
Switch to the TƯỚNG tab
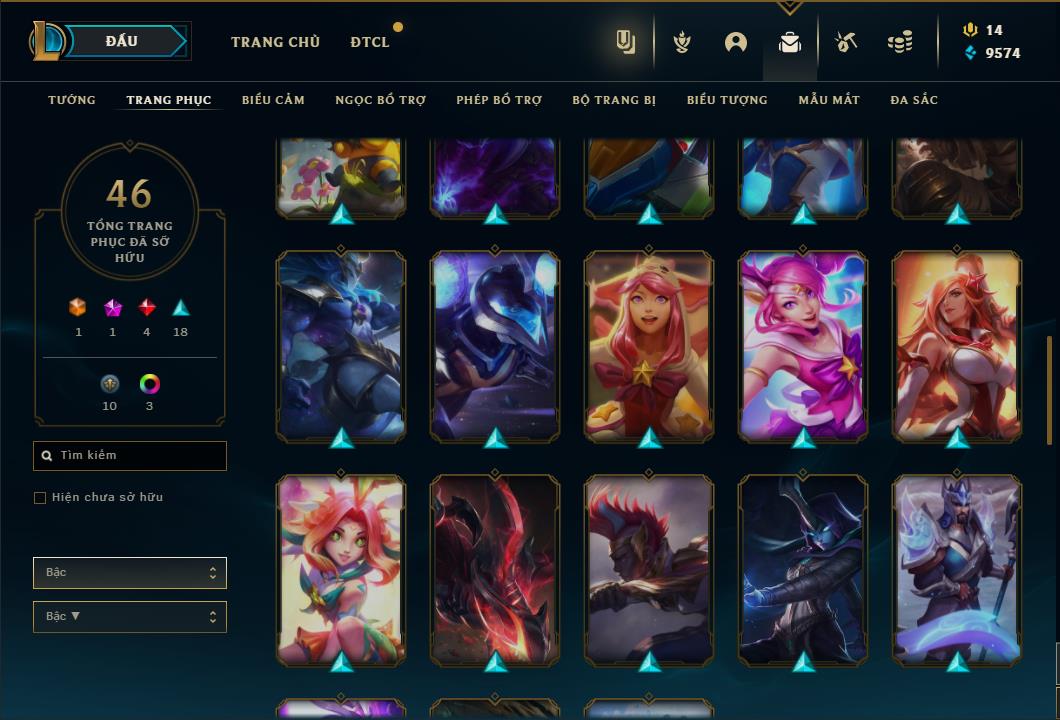click(72, 100)
